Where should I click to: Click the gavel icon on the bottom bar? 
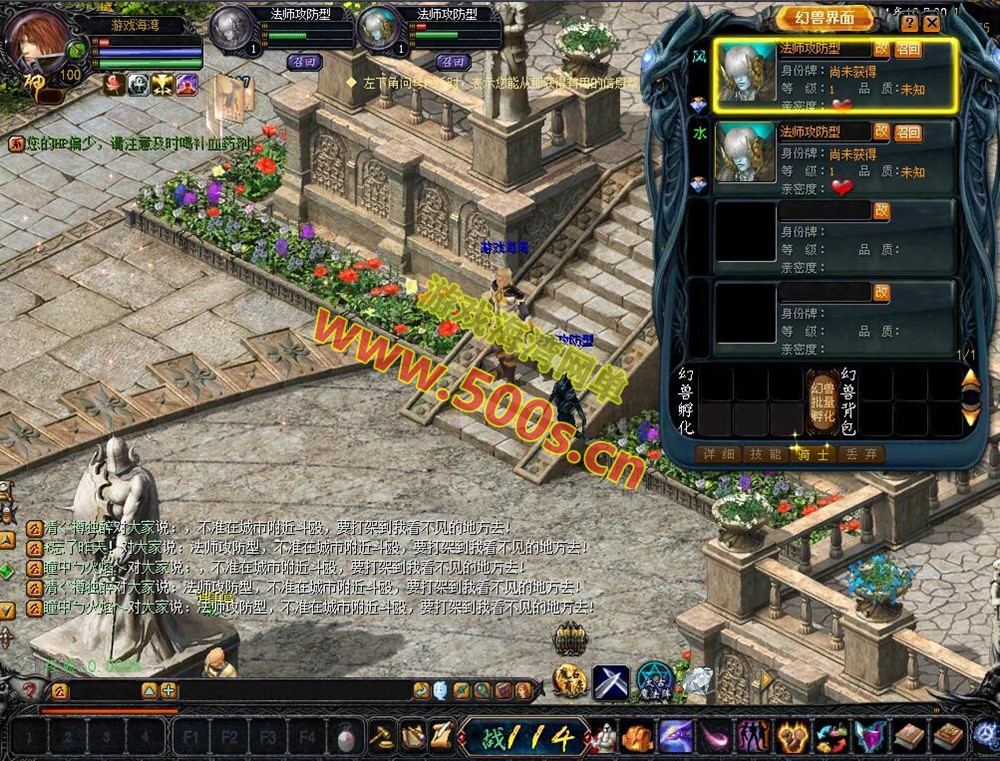tap(382, 737)
